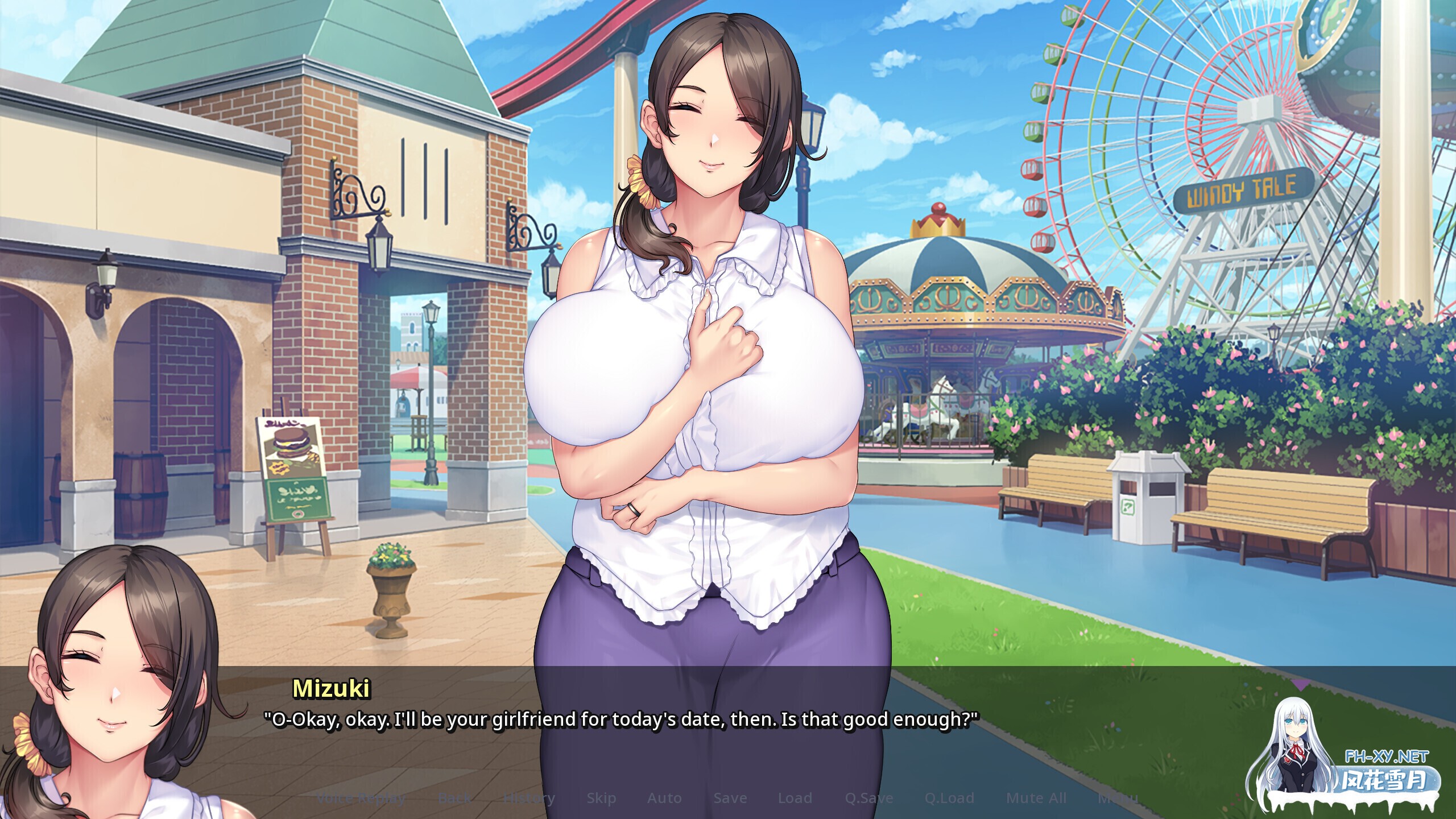Toggle Mute All audio
Screen dimensions: 1456x819
[x=1036, y=798]
